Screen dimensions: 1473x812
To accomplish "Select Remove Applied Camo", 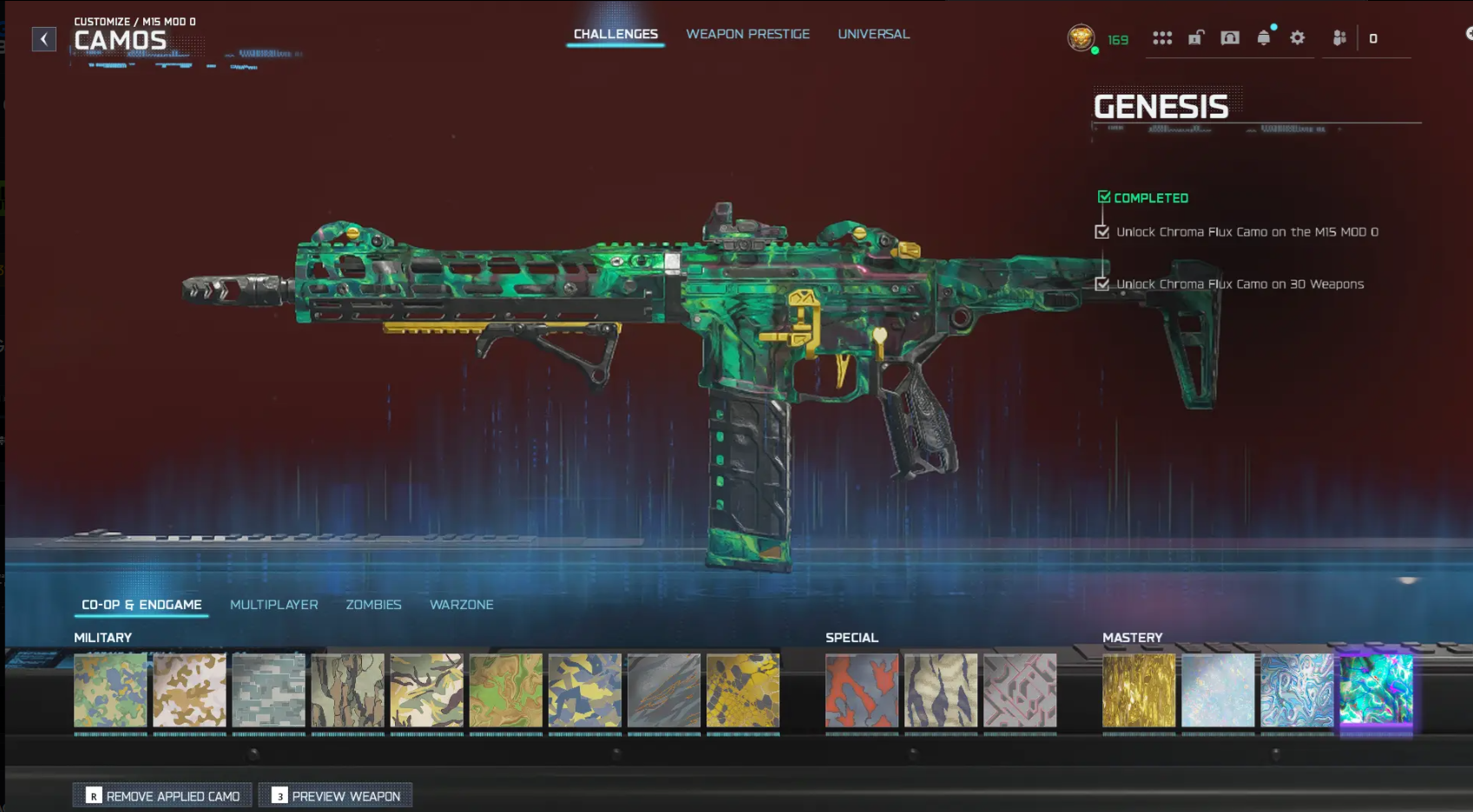I will point(161,795).
